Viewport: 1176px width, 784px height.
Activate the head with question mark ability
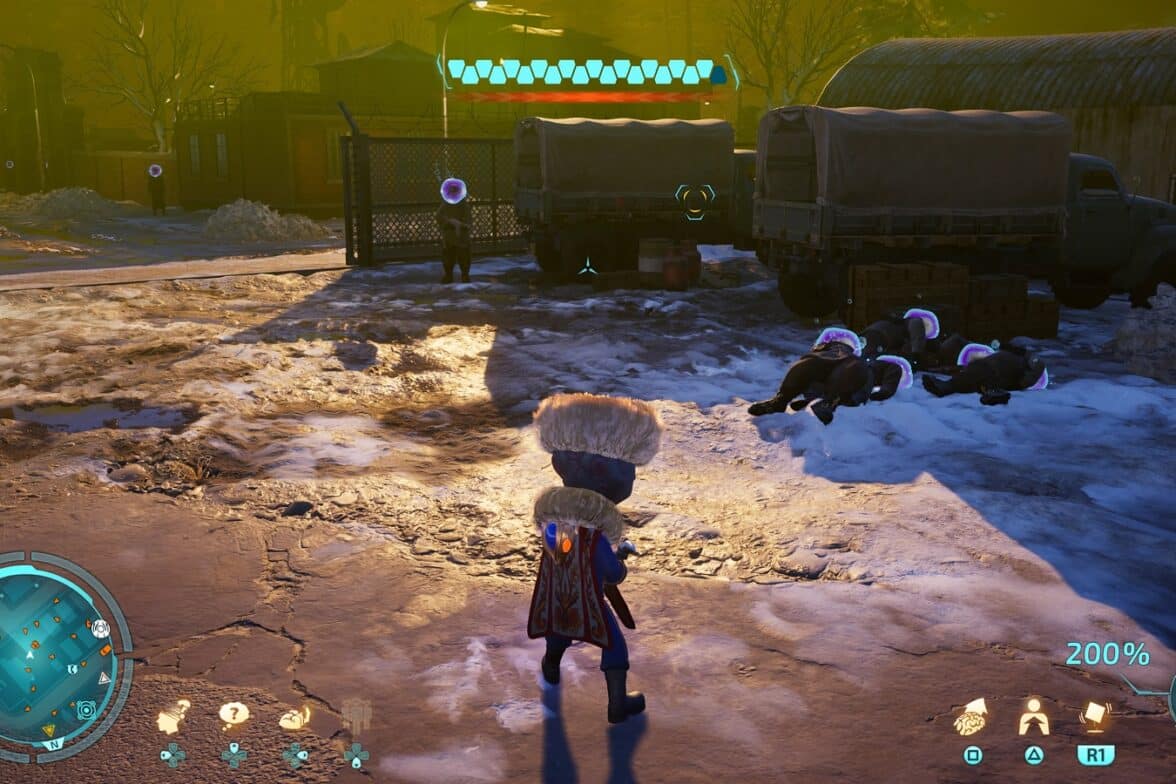point(173,716)
